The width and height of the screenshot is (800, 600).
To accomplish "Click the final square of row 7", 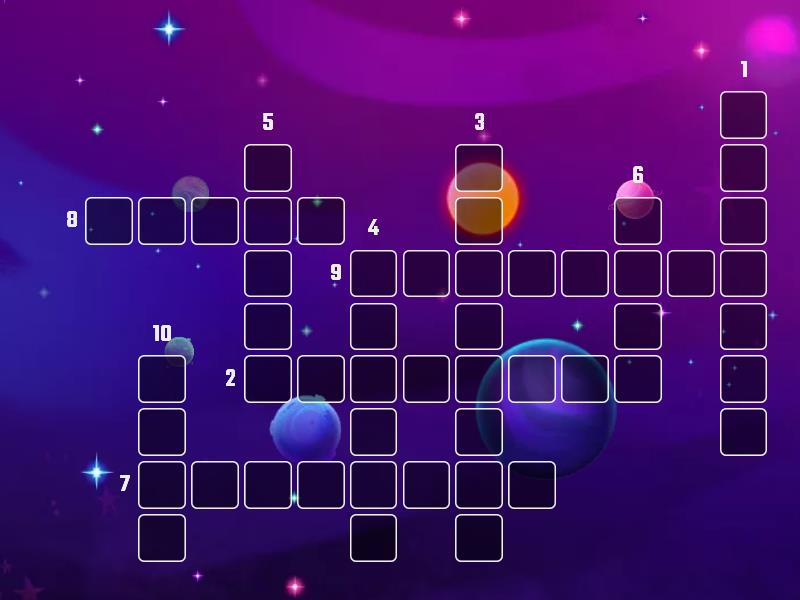I will [532, 485].
